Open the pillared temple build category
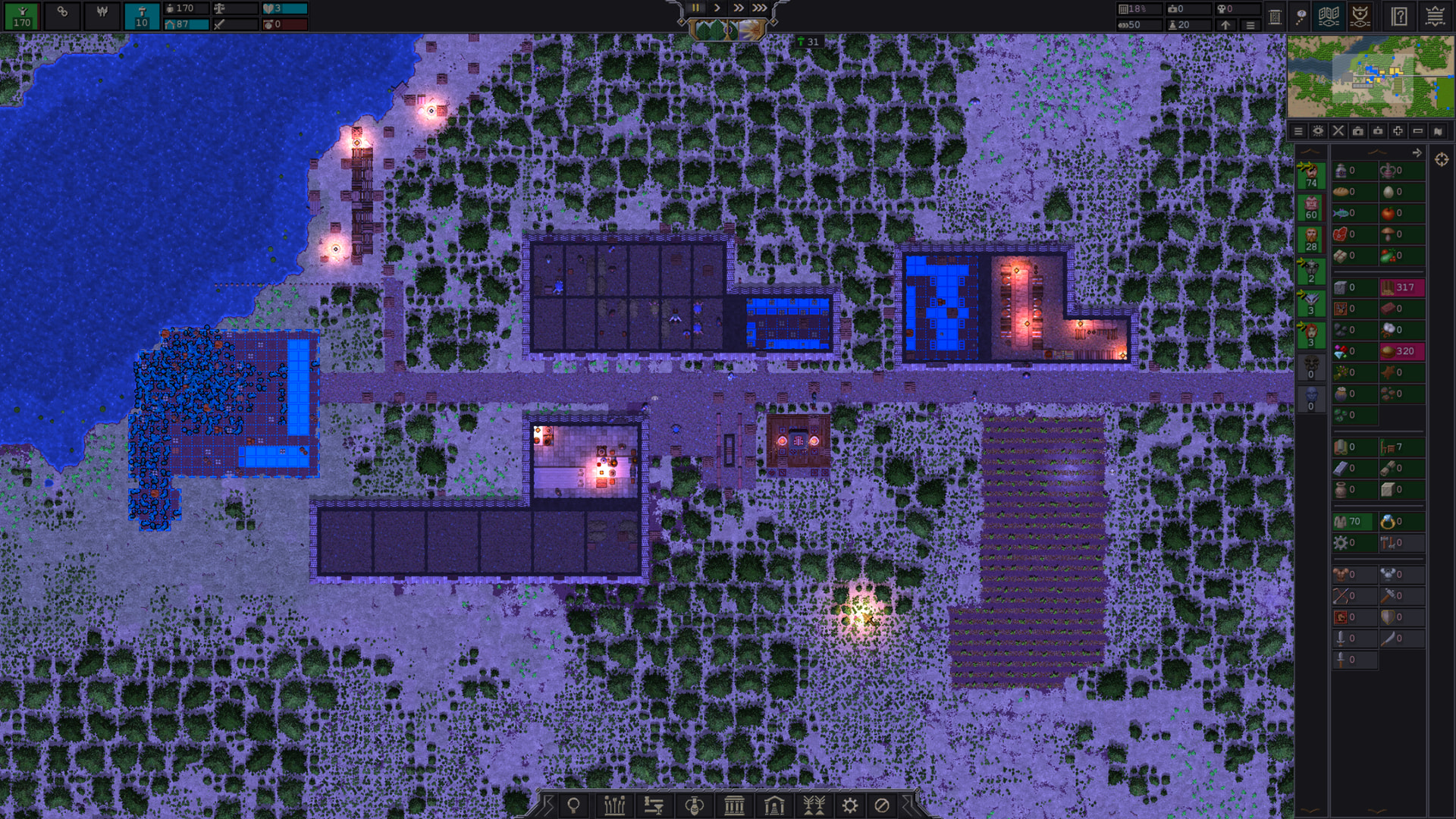The width and height of the screenshot is (1456, 819). pyautogui.click(x=734, y=805)
